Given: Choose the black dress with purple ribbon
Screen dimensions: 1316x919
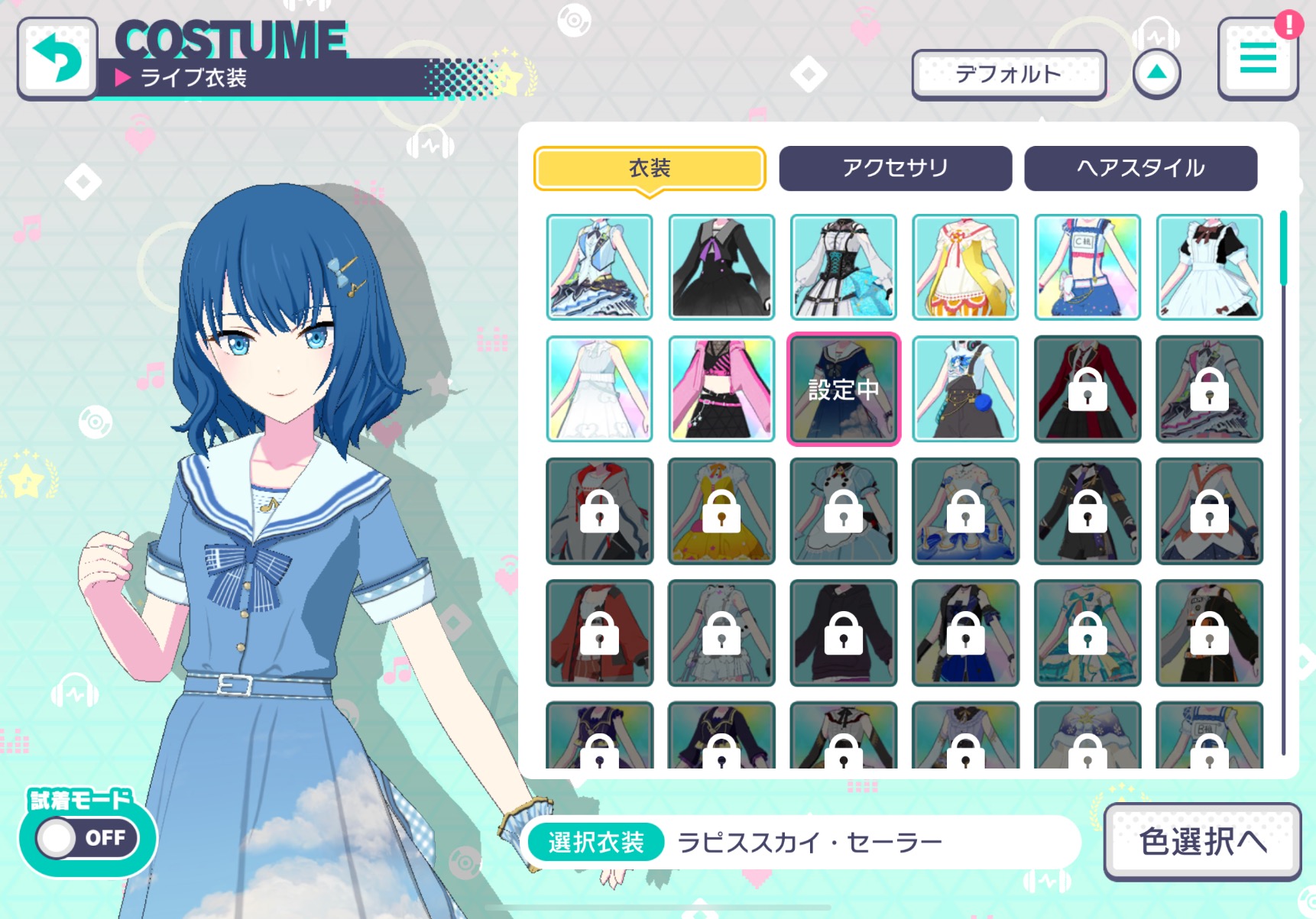Looking at the screenshot, I should pyautogui.click(x=721, y=267).
